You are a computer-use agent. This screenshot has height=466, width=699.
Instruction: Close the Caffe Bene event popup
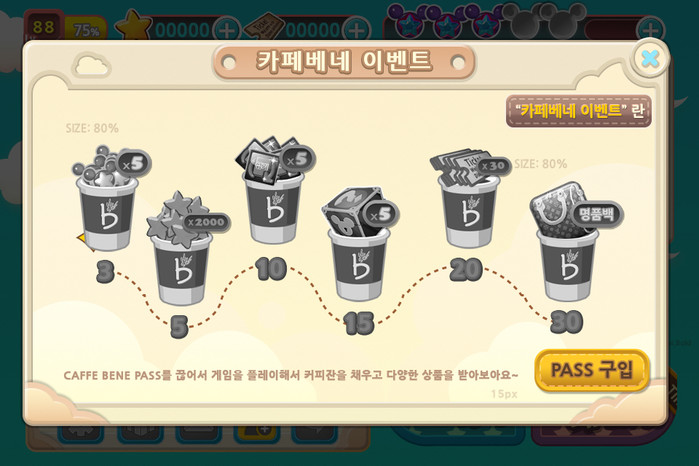point(650,59)
